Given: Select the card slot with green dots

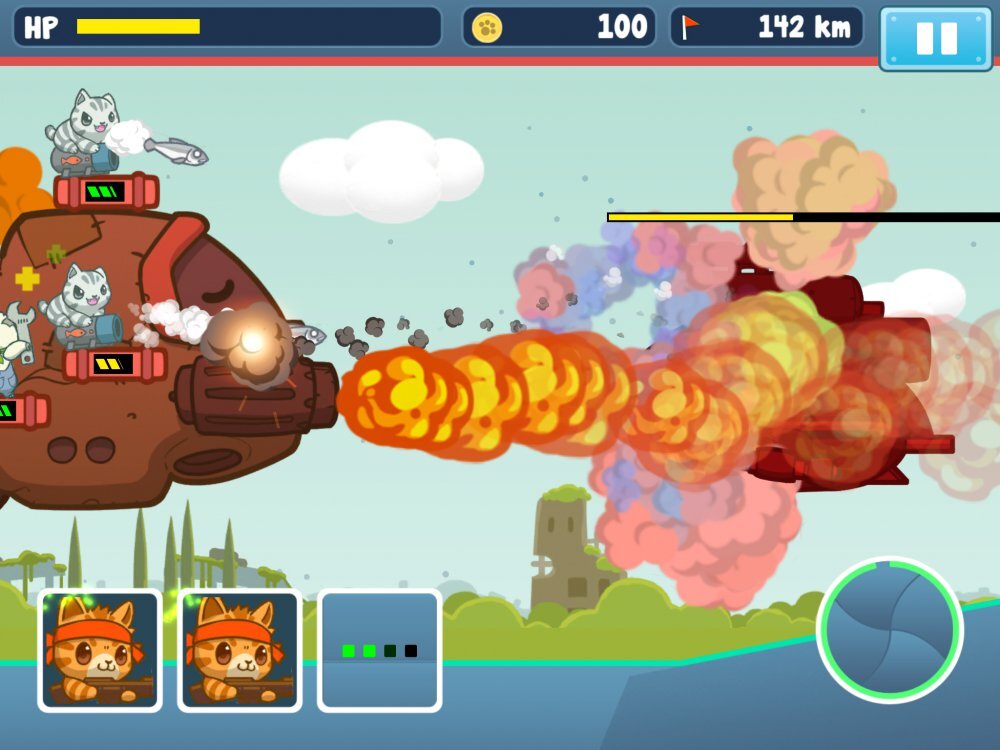Looking at the screenshot, I should pos(380,651).
